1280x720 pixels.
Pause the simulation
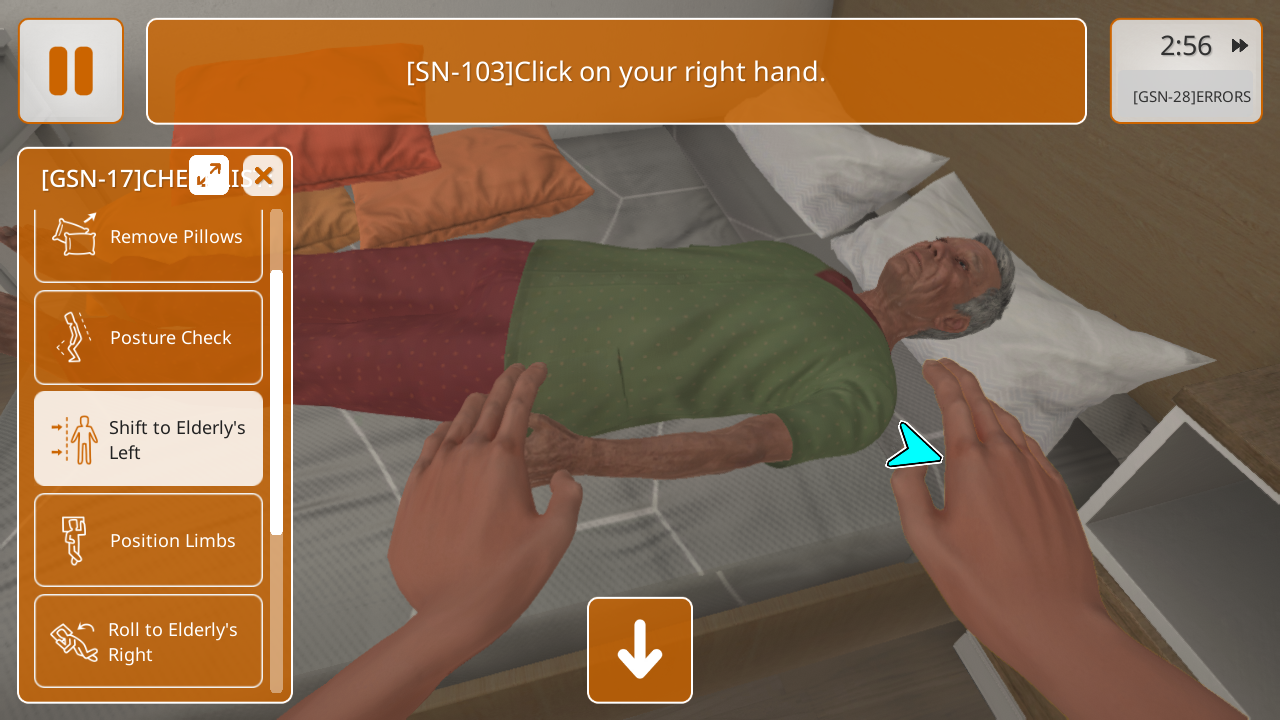click(71, 71)
